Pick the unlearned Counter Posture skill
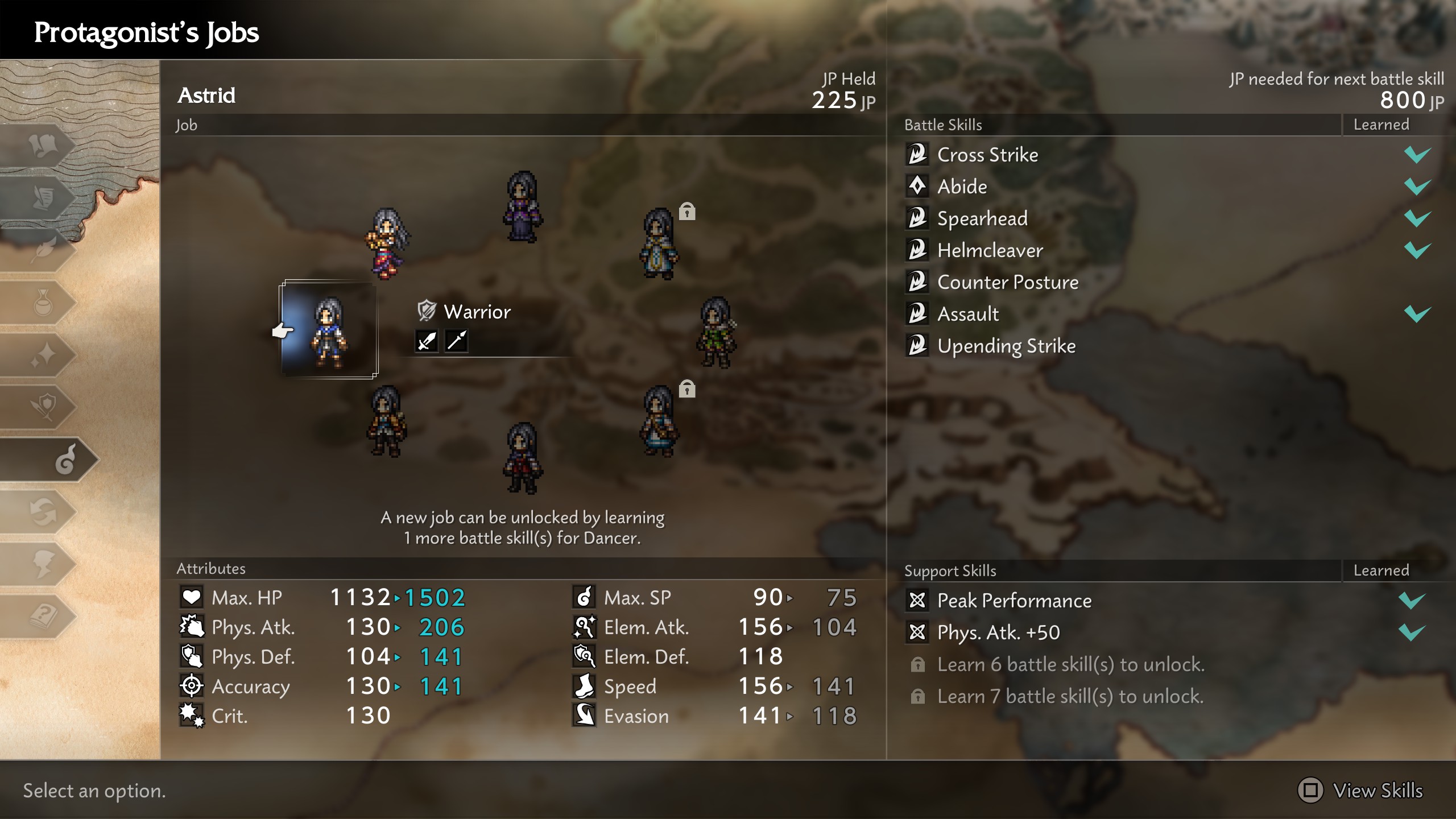 (x=1007, y=282)
